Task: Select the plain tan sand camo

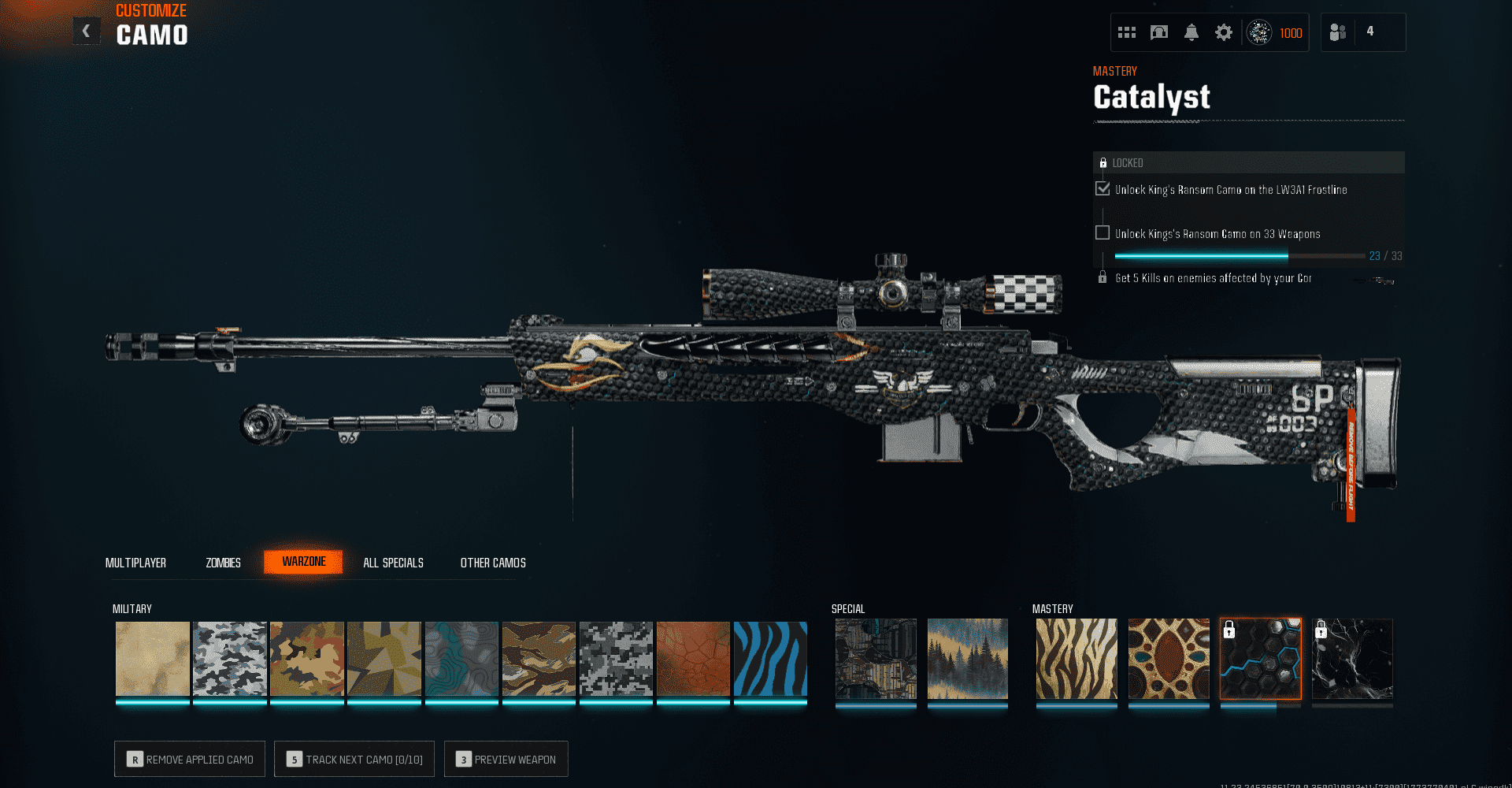Action: click(x=153, y=659)
